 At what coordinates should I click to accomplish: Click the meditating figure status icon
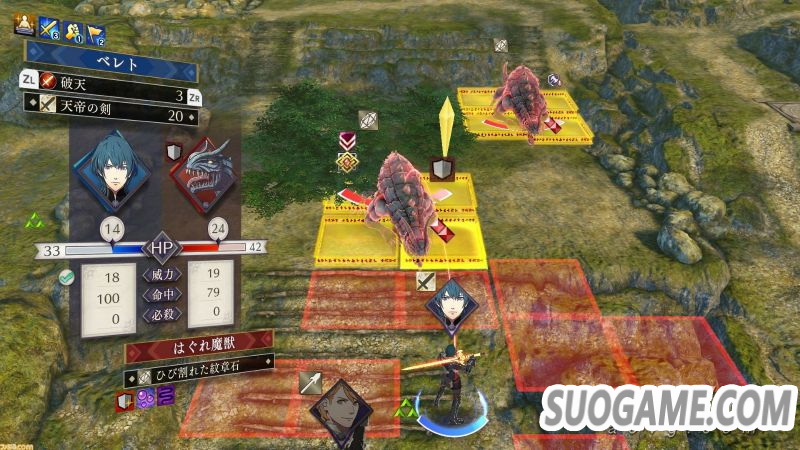[x=24, y=26]
